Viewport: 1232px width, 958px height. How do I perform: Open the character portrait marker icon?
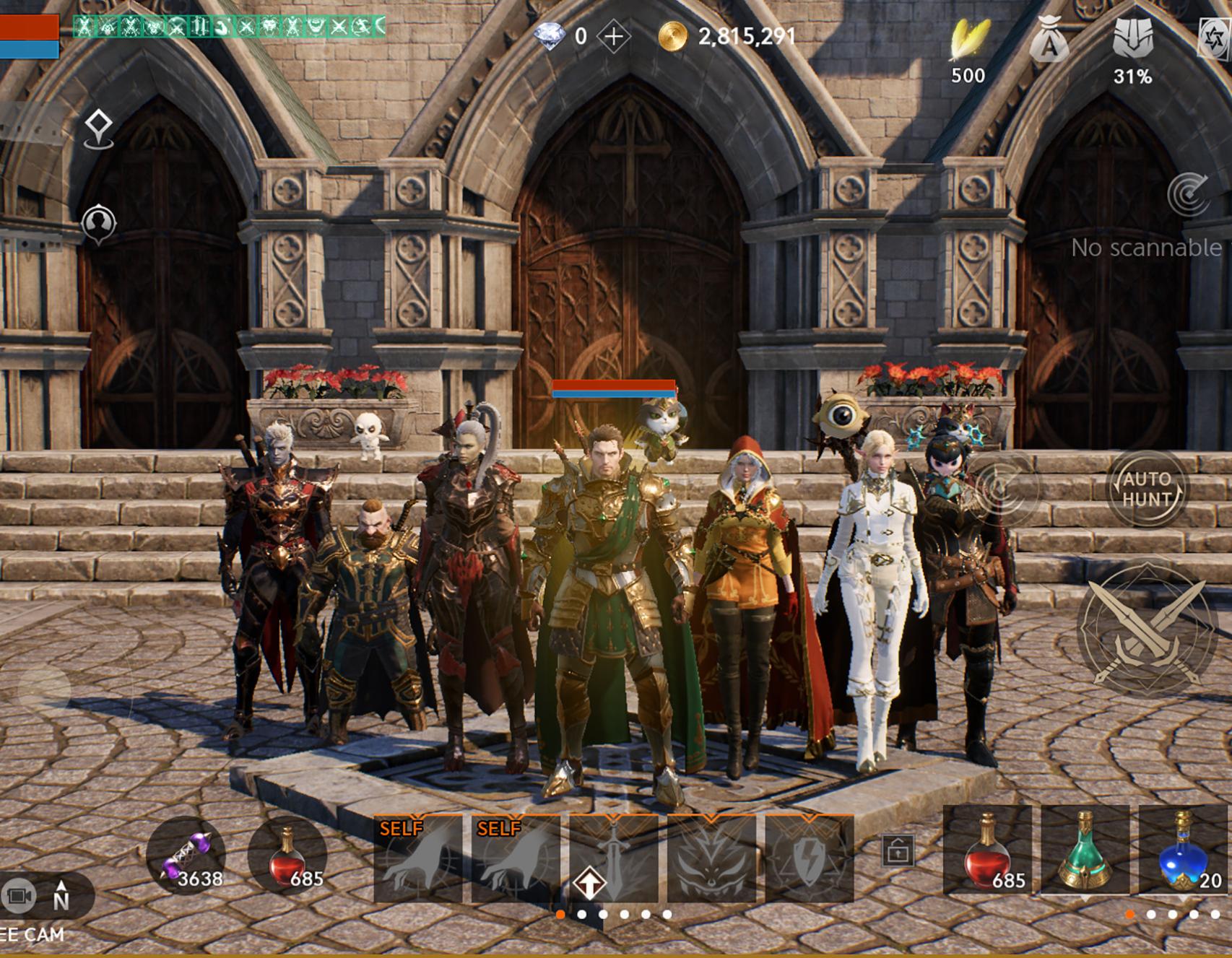(x=98, y=222)
